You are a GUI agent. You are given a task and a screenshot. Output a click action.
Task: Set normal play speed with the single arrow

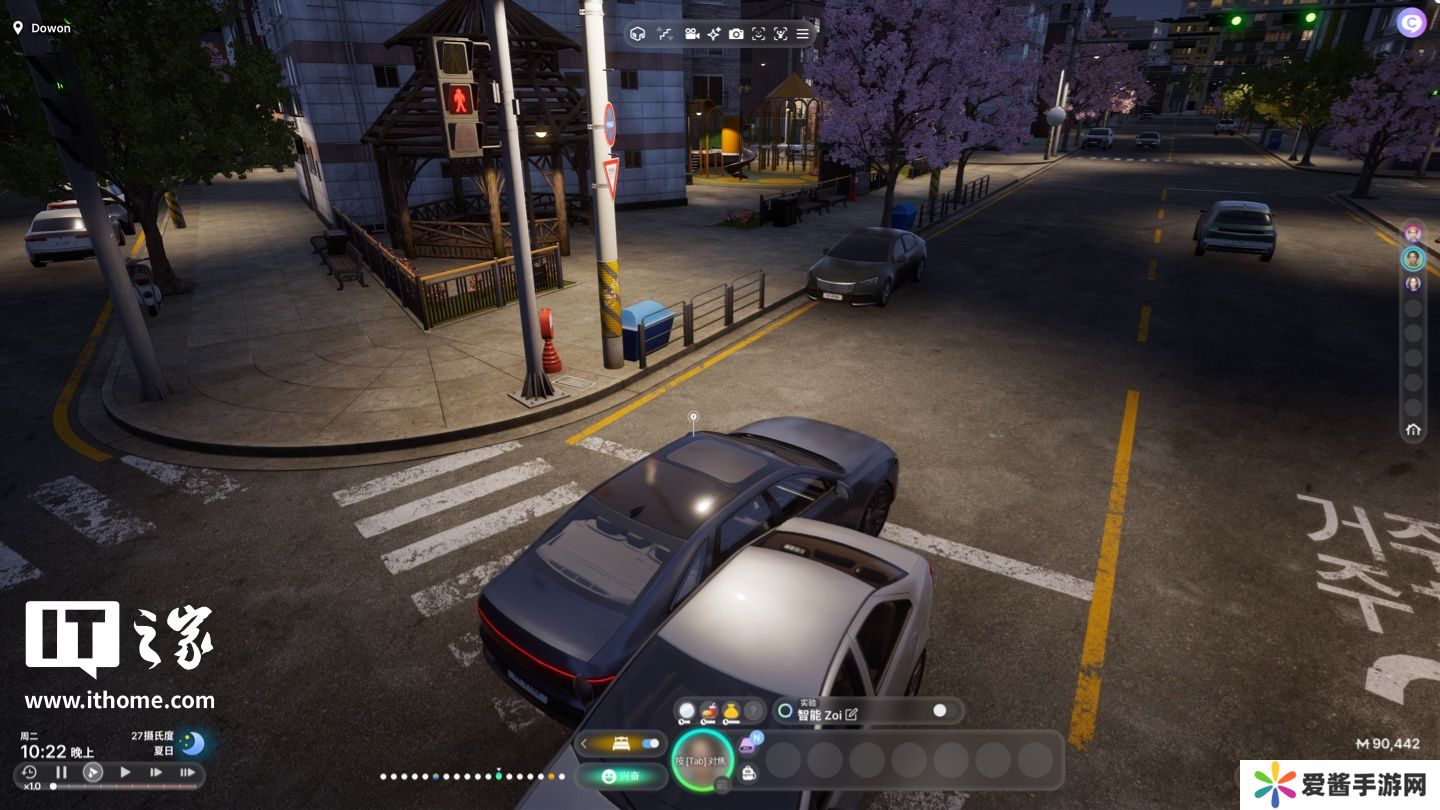point(125,772)
